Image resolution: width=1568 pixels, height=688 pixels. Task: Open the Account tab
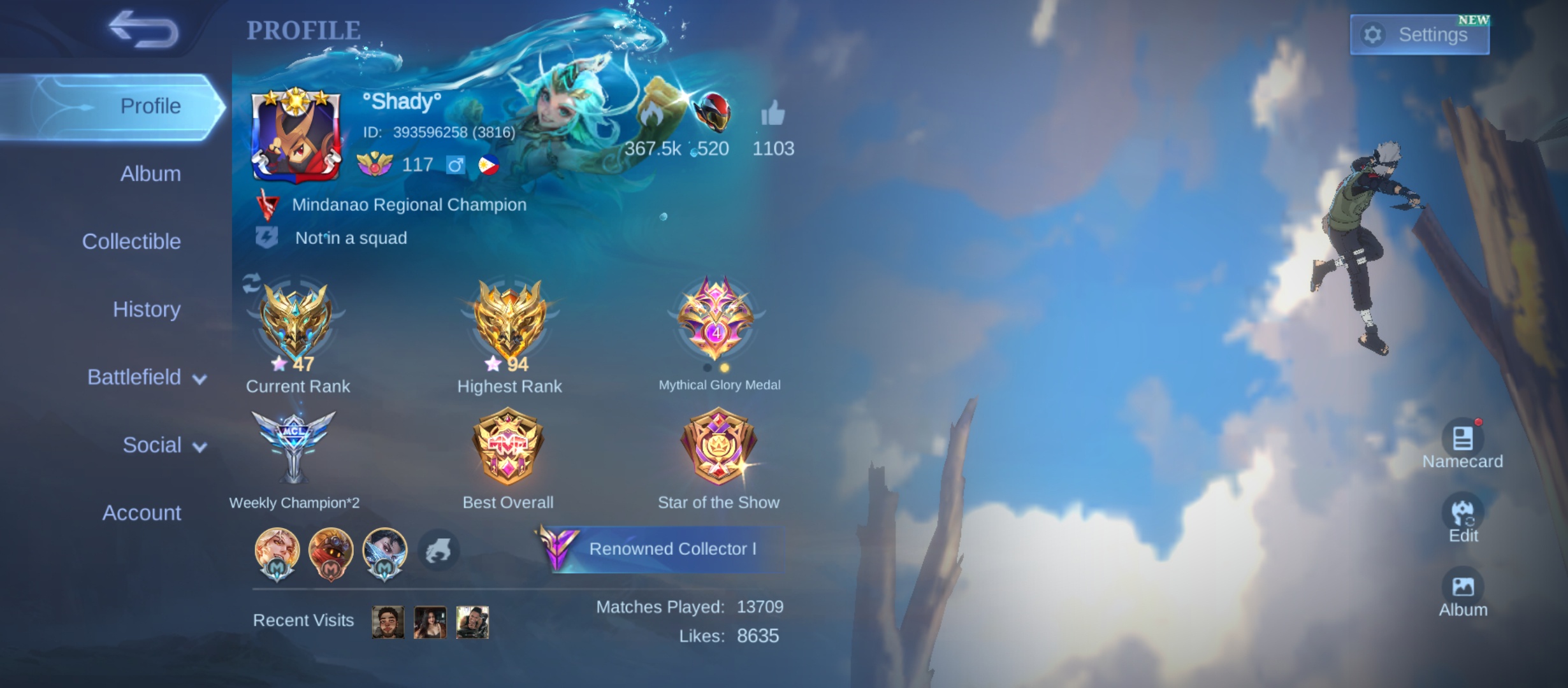pyautogui.click(x=142, y=513)
